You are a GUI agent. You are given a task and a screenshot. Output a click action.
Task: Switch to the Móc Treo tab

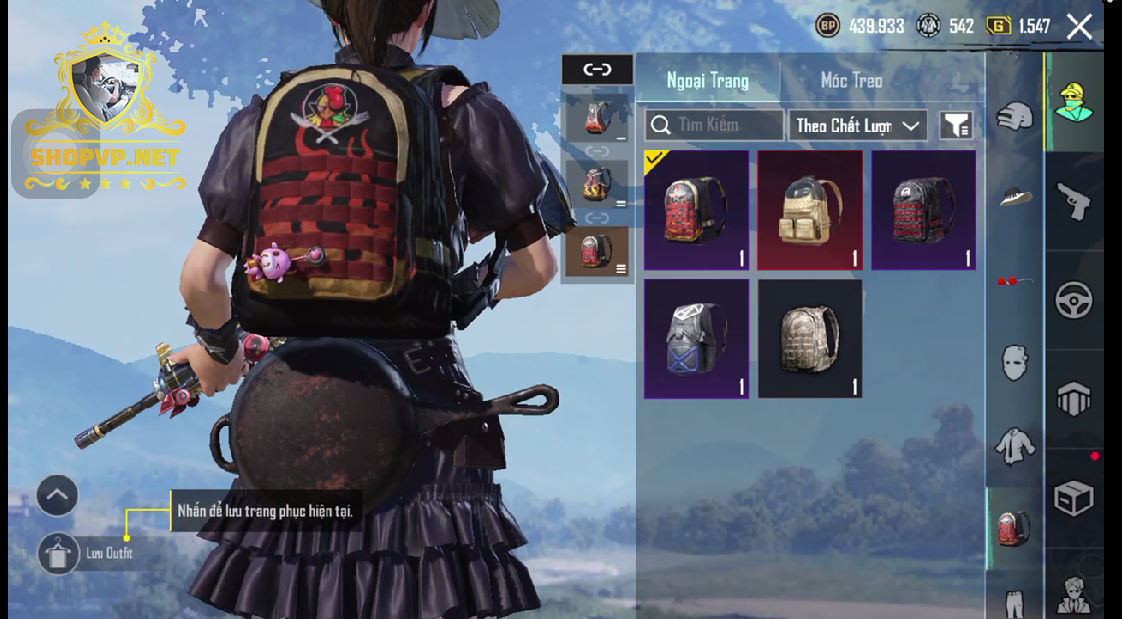tap(851, 81)
